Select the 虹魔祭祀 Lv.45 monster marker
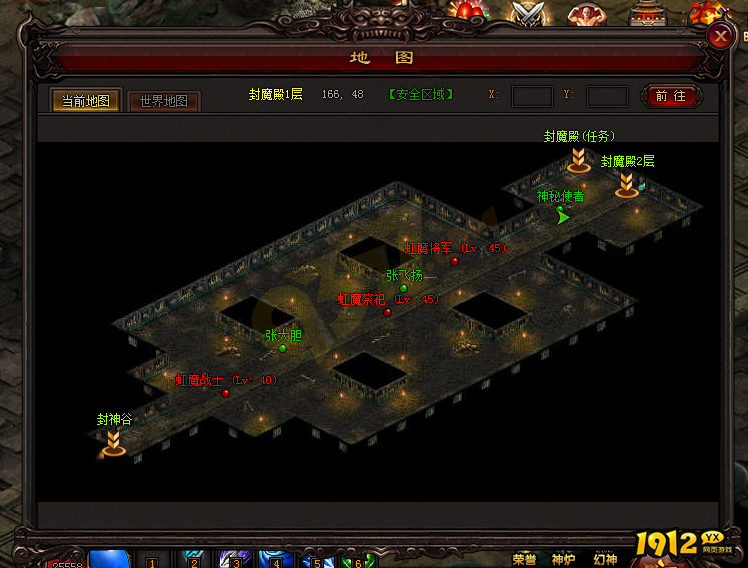 tap(388, 312)
